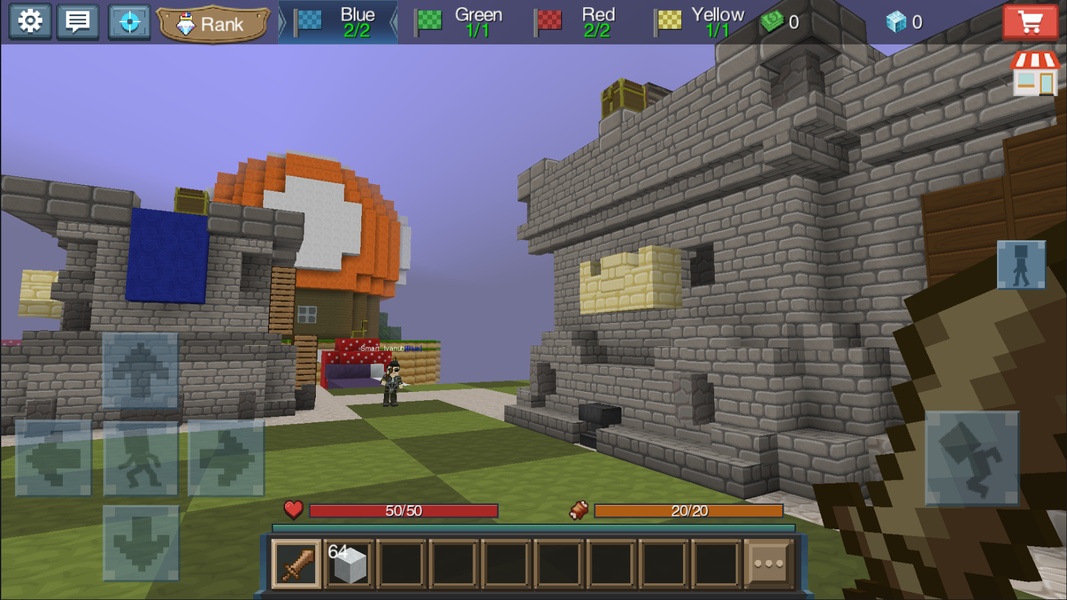Tap the blue crosshair target button
Viewport: 1067px width, 600px height.
coord(129,21)
